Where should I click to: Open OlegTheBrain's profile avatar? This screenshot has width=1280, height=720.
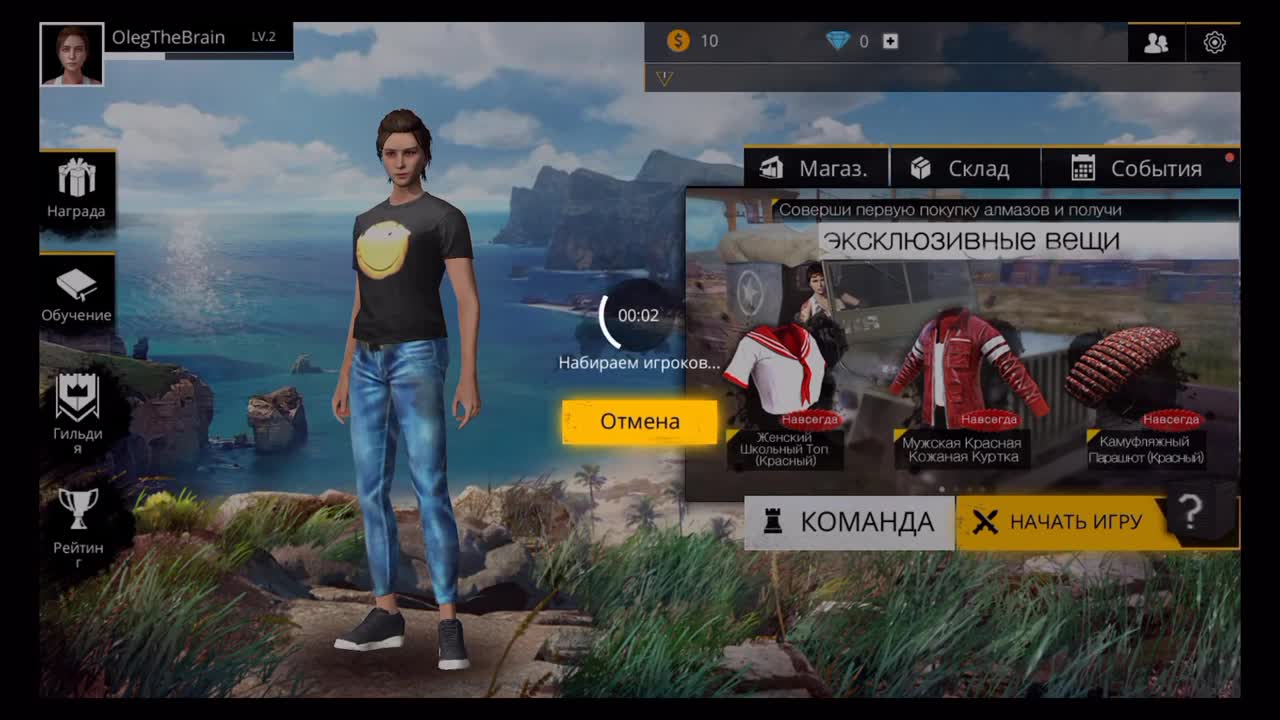click(x=72, y=54)
